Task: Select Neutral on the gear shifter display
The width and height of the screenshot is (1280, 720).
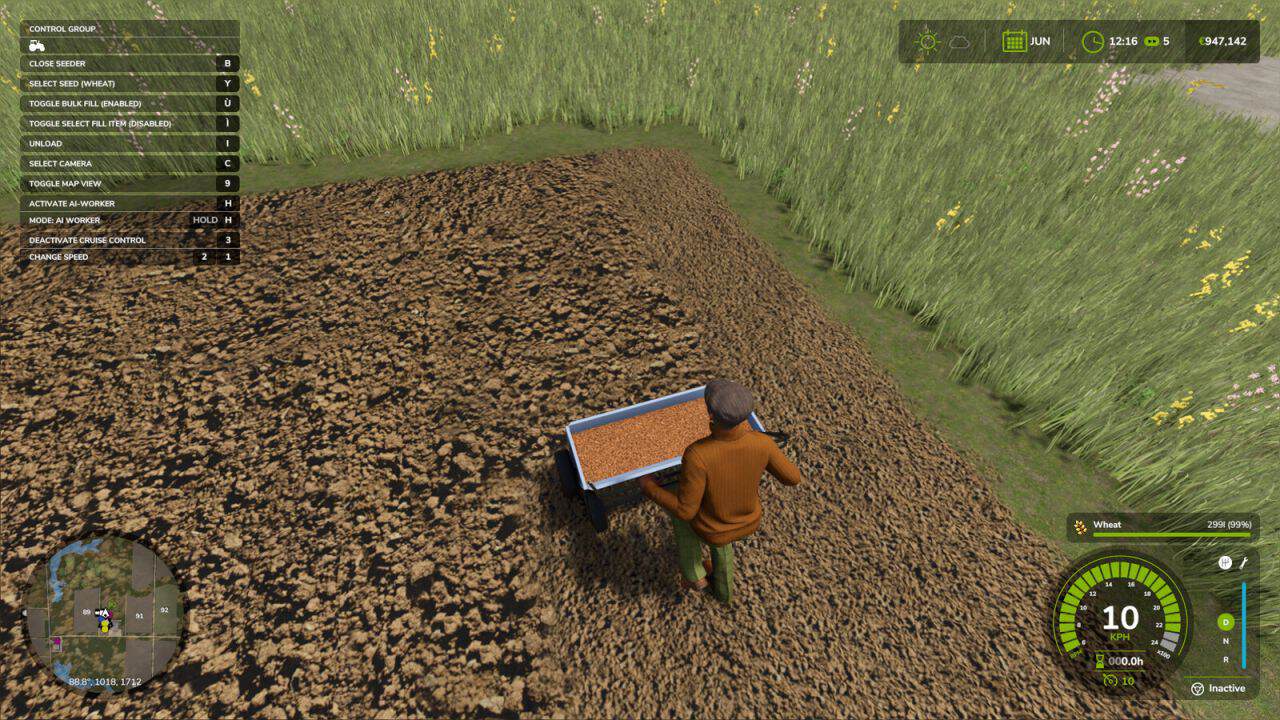Action: (1225, 641)
